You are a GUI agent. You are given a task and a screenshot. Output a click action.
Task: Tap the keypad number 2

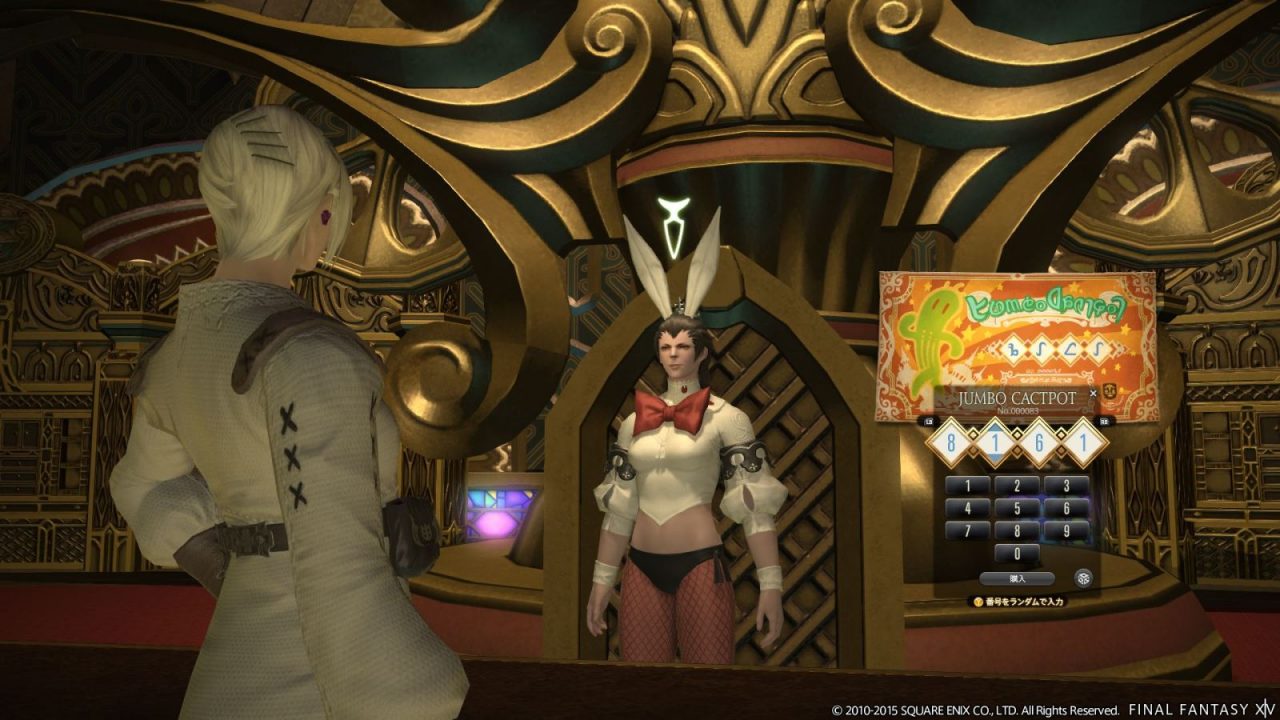1017,486
